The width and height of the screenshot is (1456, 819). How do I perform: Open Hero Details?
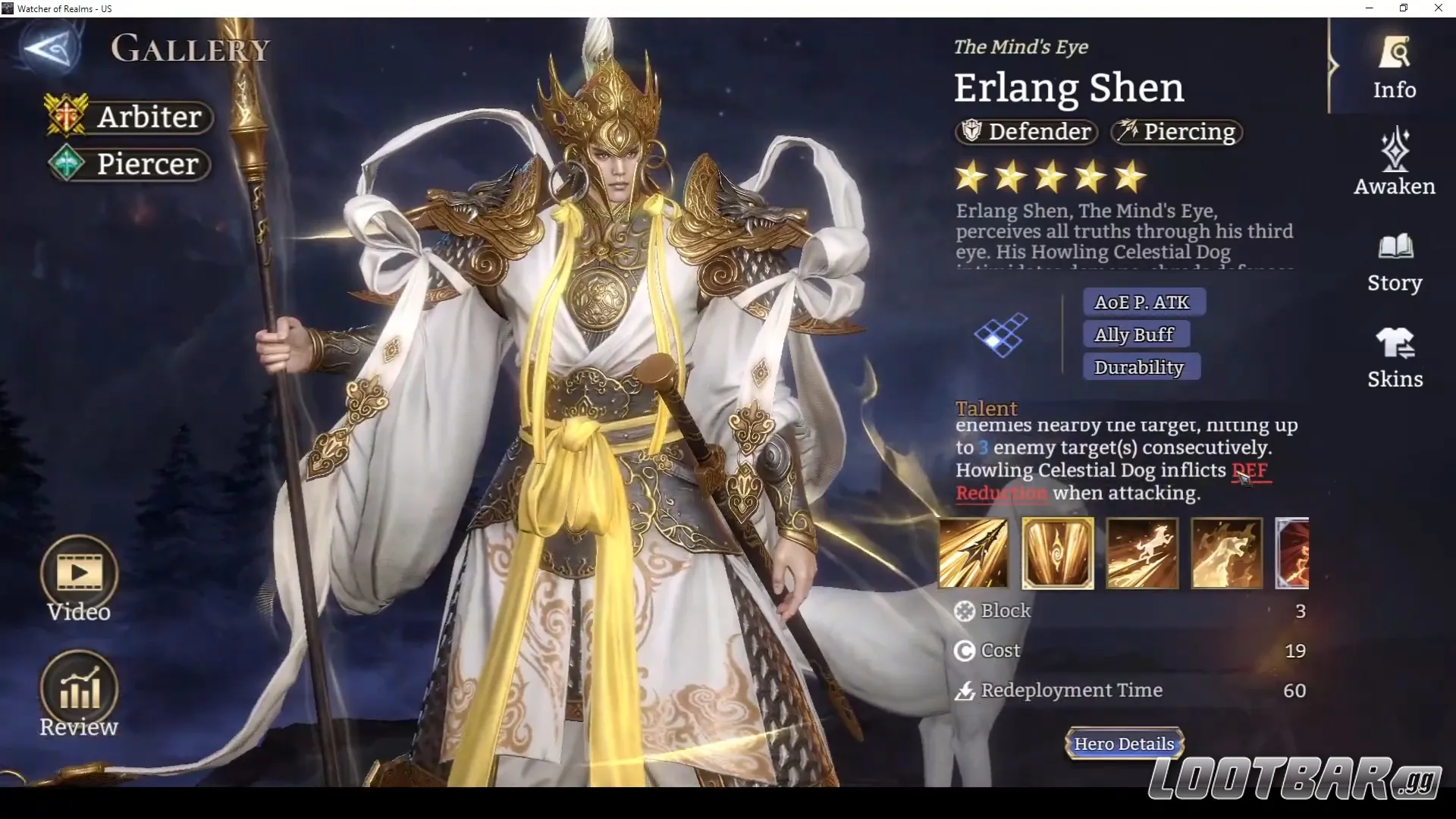1124,744
